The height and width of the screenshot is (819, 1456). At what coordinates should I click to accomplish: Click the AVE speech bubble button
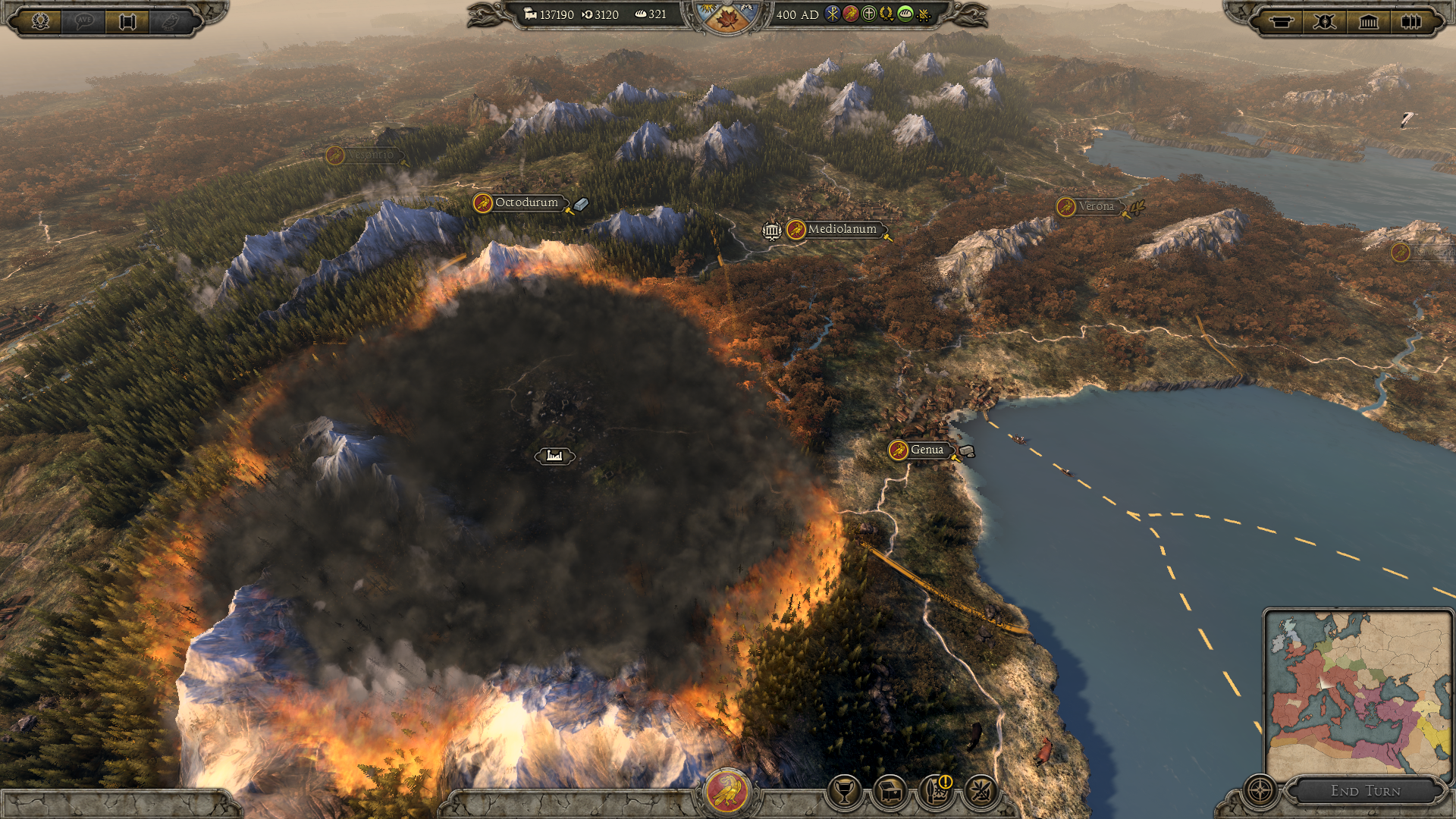pos(84,21)
